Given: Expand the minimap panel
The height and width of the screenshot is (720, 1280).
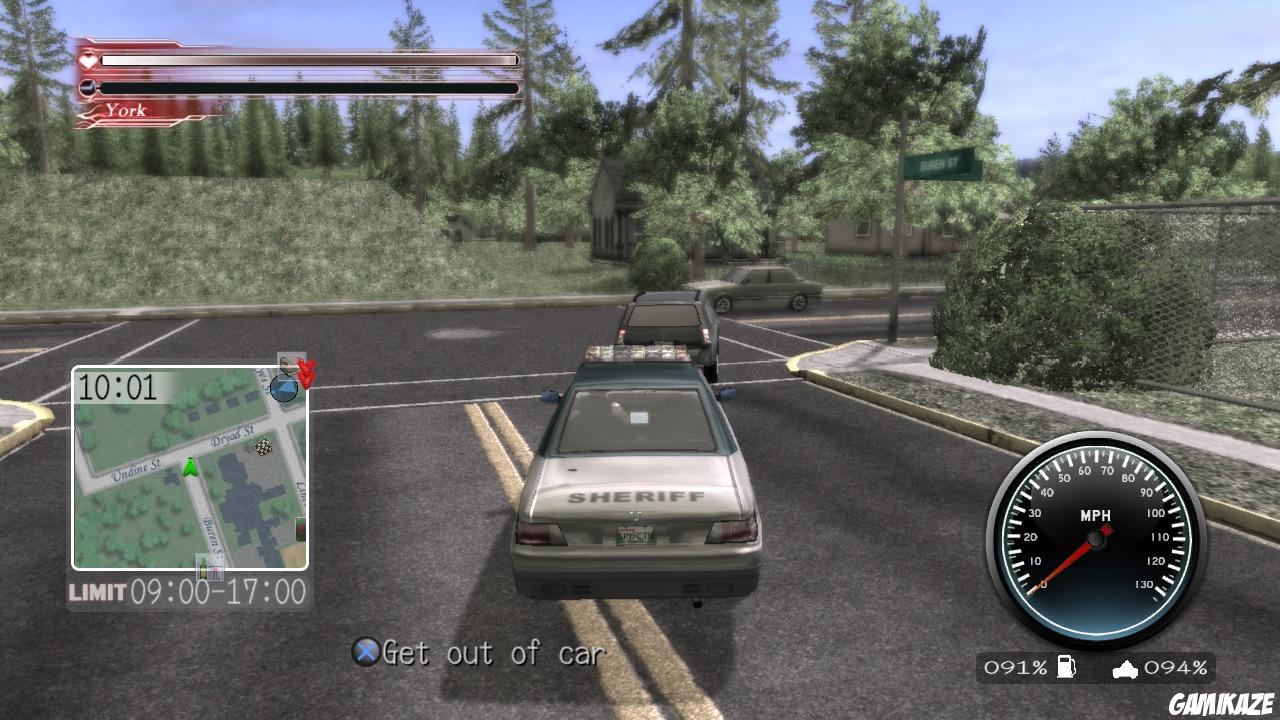Looking at the screenshot, I should [x=190, y=470].
